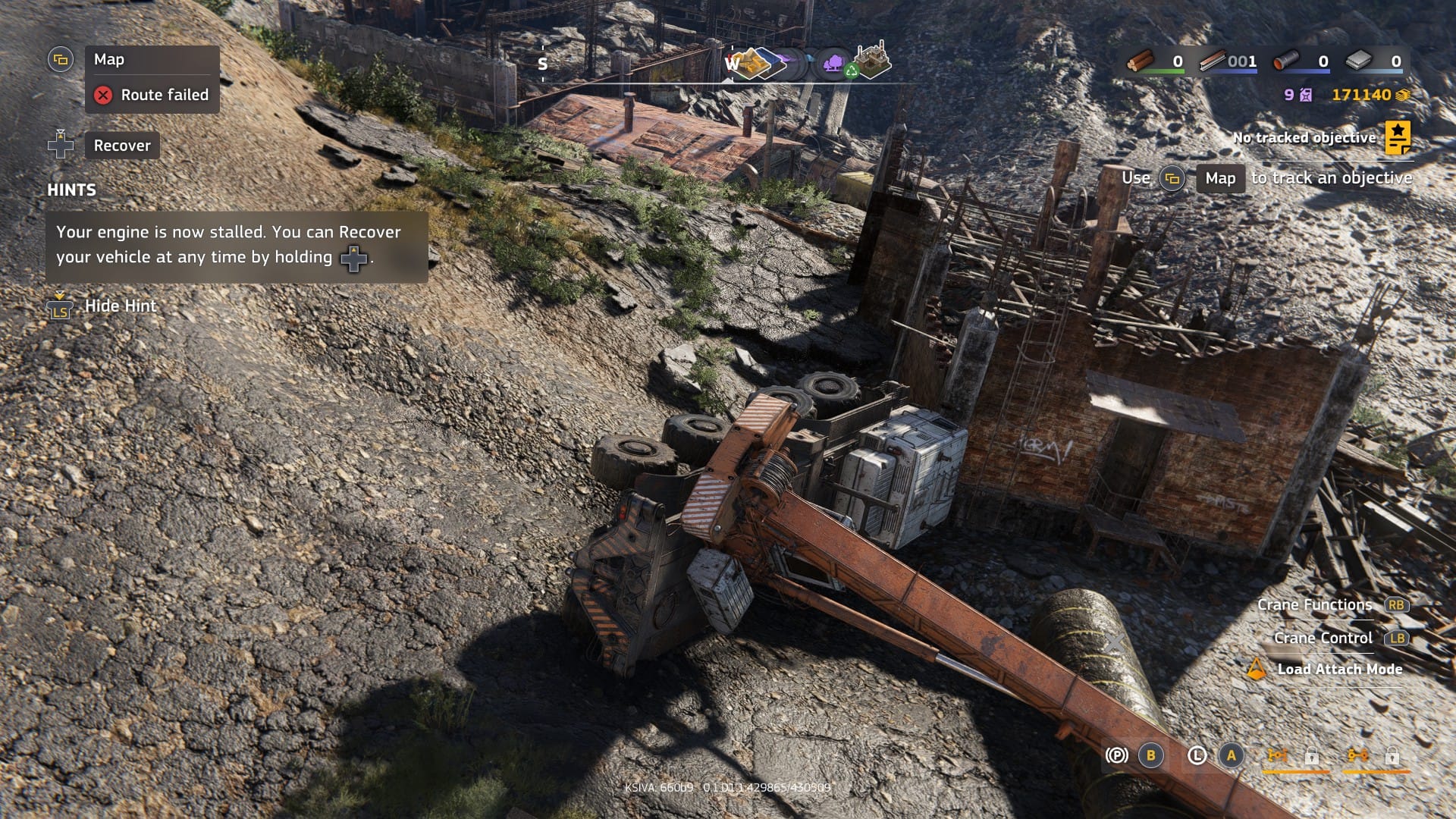
Task: Activate Load Attach Mode
Action: pos(1339,669)
